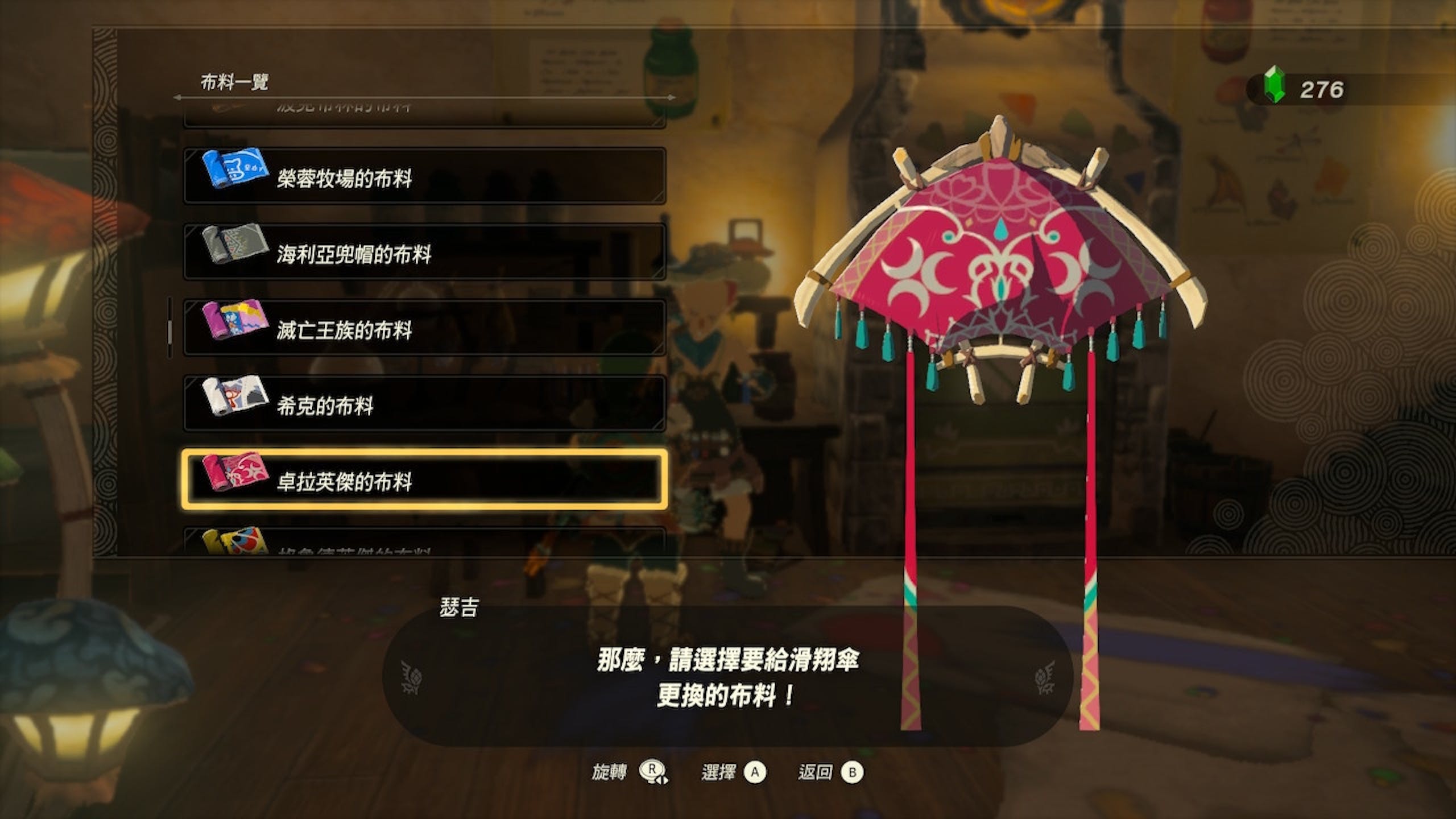Pick the 滅亡王族的布料 fabric row
The height and width of the screenshot is (819, 1456).
[x=424, y=328]
